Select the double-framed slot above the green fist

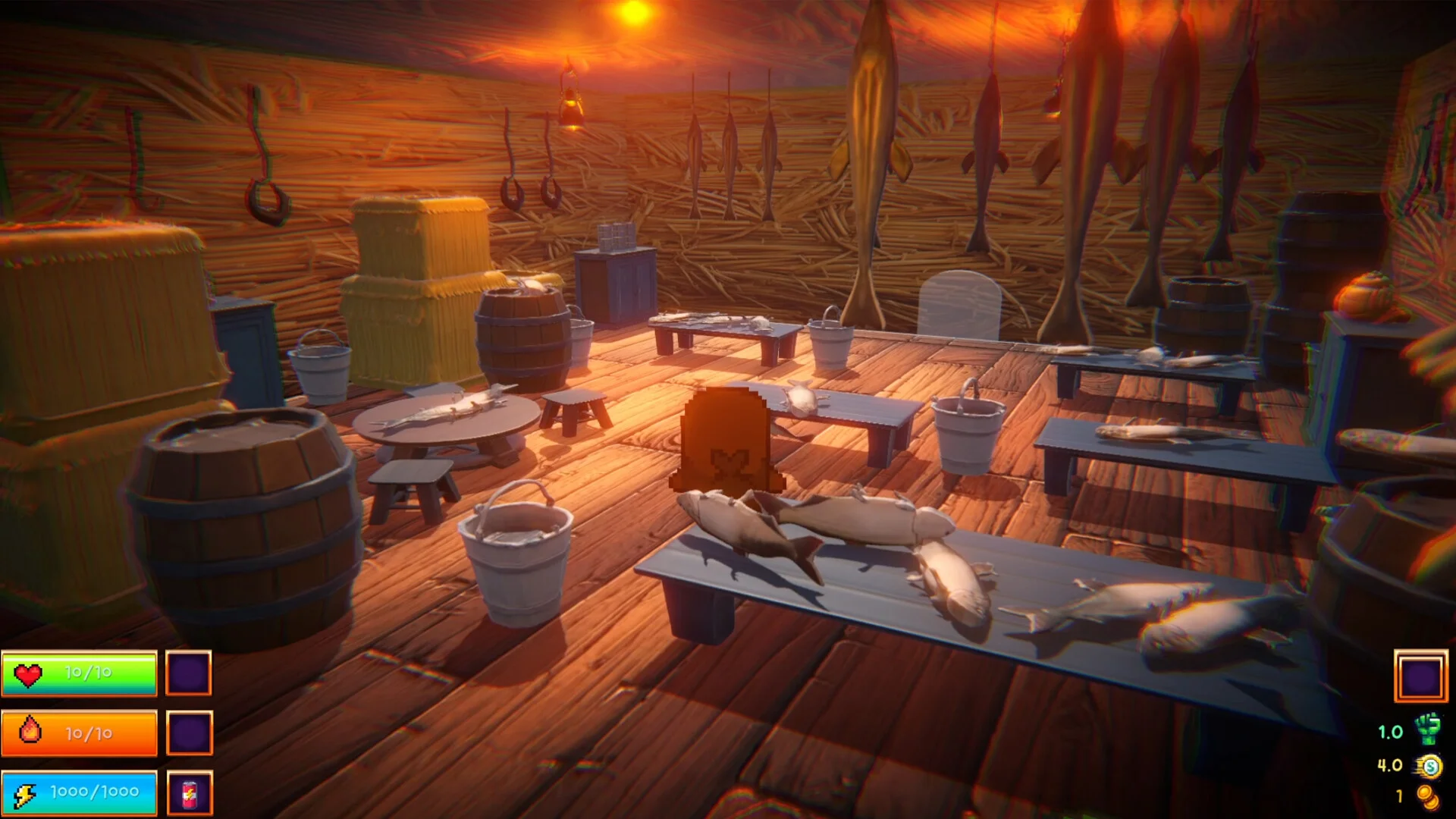pos(1420,676)
